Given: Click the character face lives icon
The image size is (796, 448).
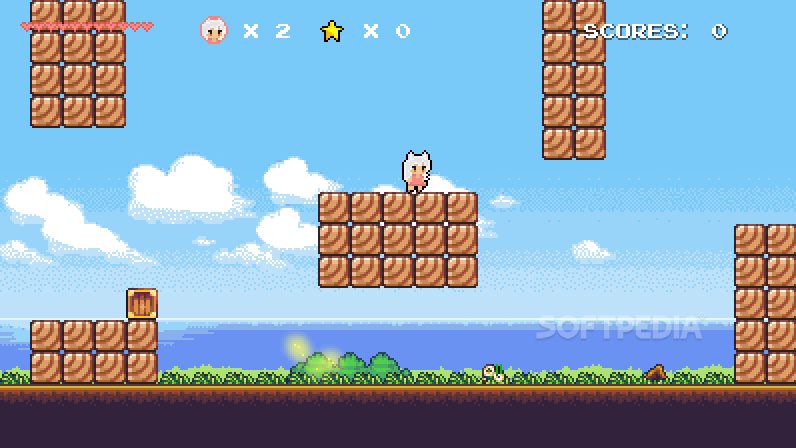Looking at the screenshot, I should 213,31.
